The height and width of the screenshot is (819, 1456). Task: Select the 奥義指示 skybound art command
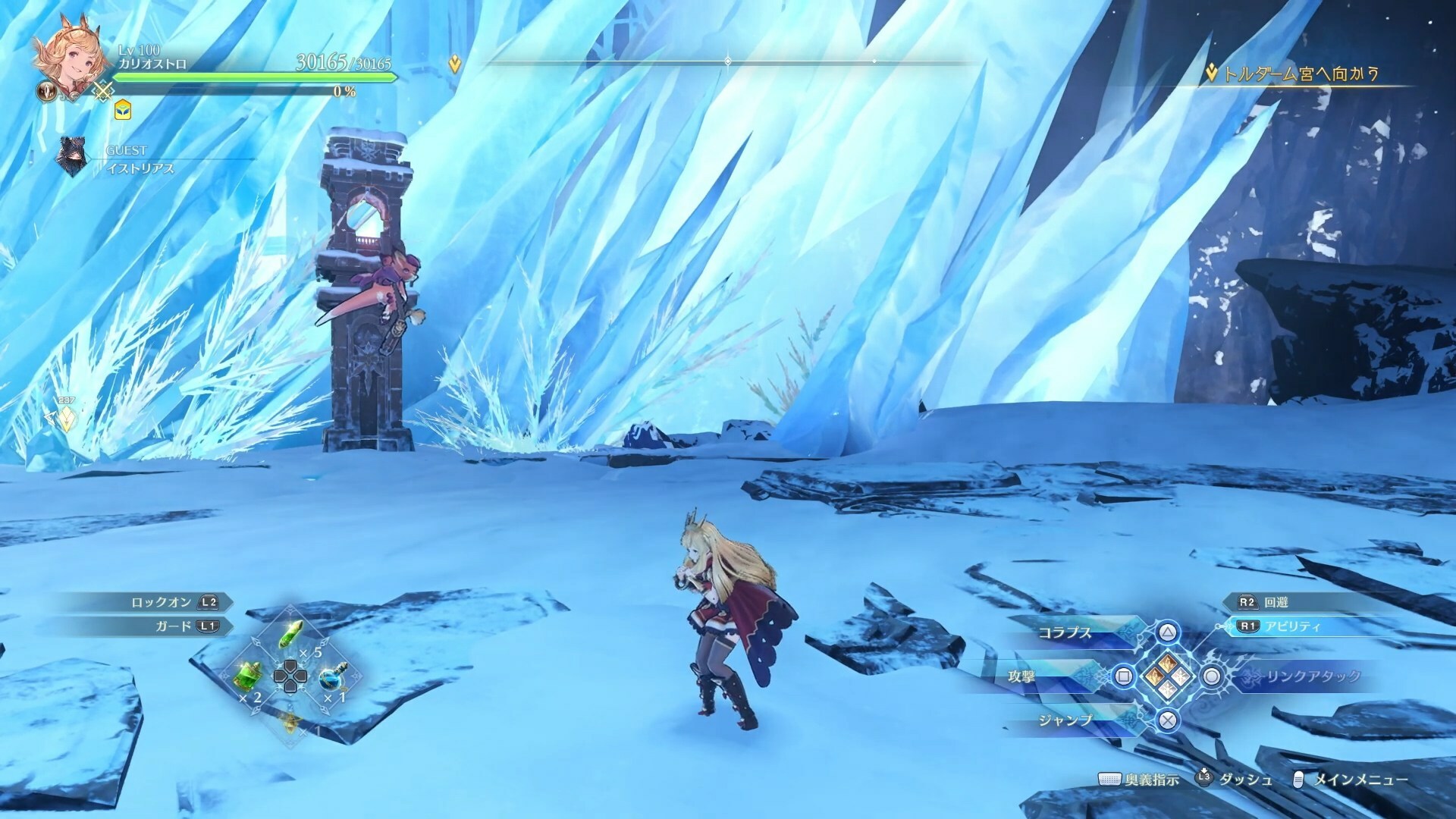click(1151, 780)
